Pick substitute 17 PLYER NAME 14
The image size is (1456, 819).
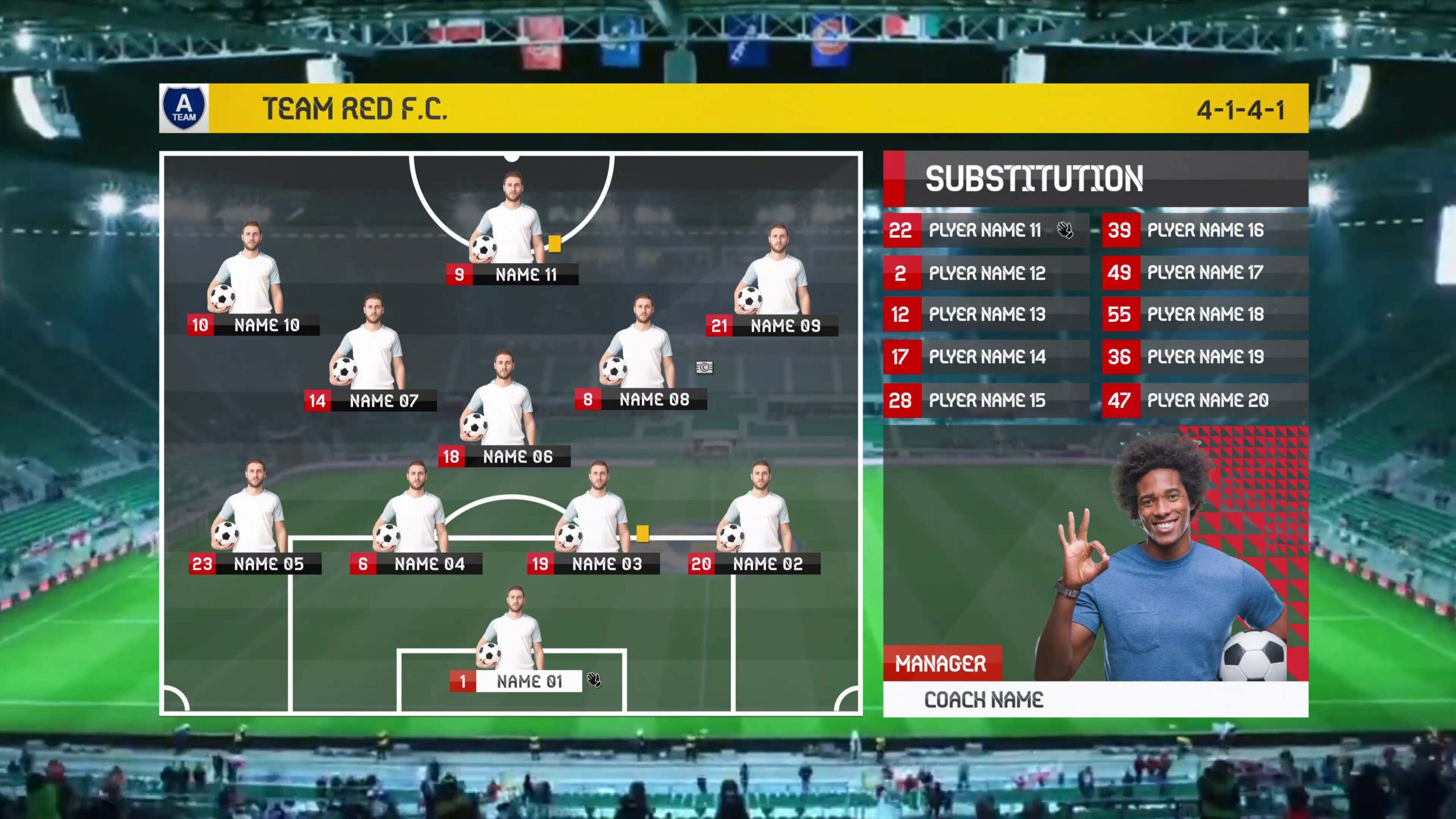(986, 357)
